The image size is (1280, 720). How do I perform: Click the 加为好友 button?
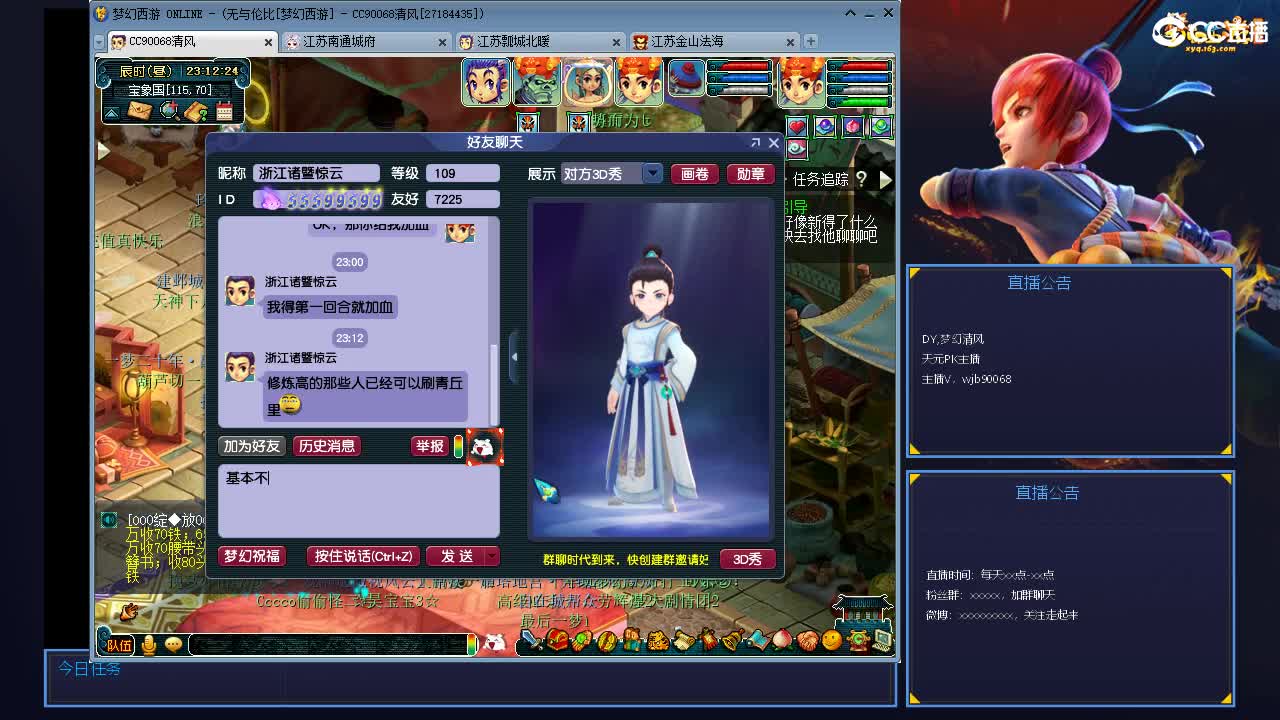coord(250,446)
